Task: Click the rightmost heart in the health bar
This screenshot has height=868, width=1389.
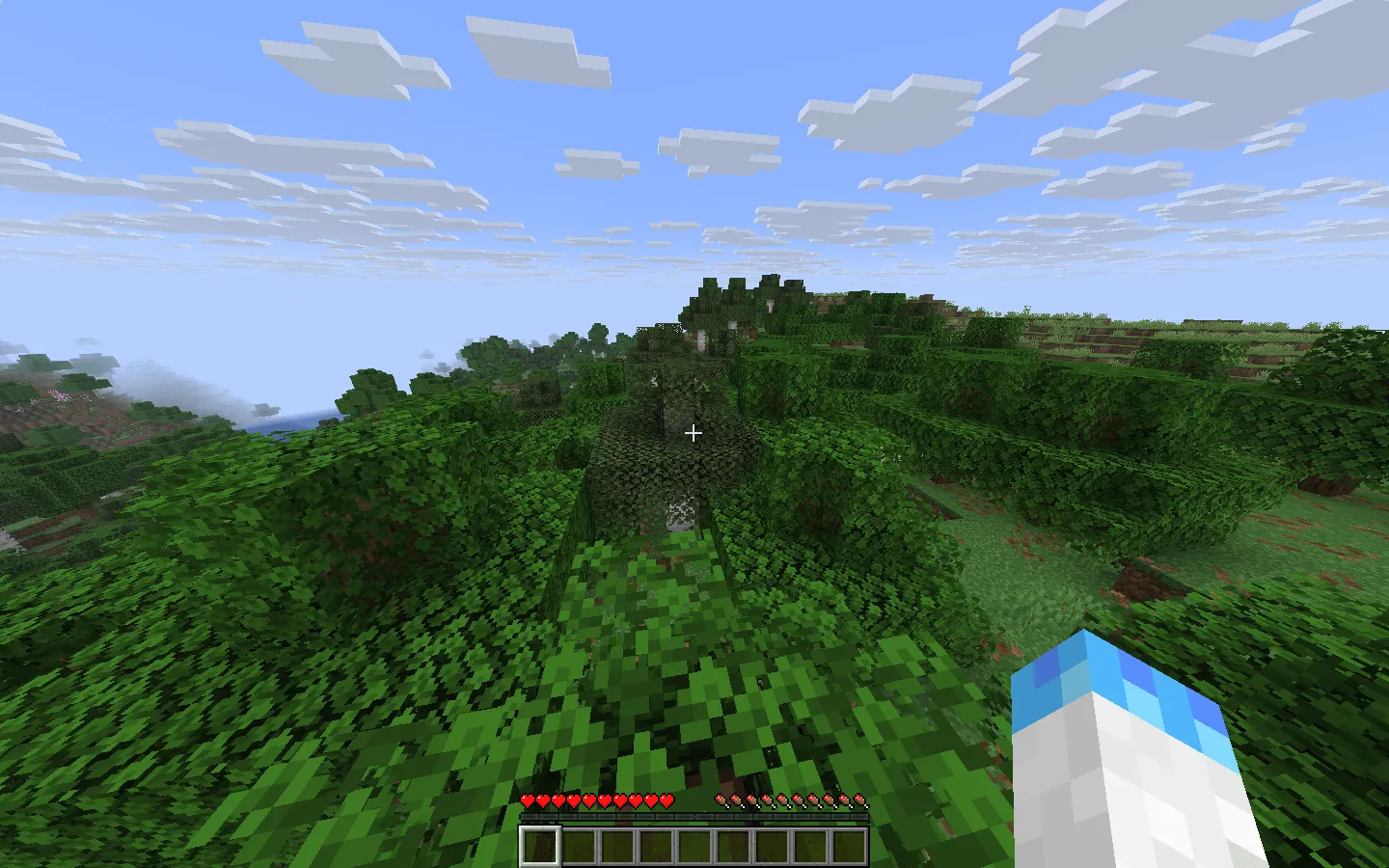Action: coord(666,800)
